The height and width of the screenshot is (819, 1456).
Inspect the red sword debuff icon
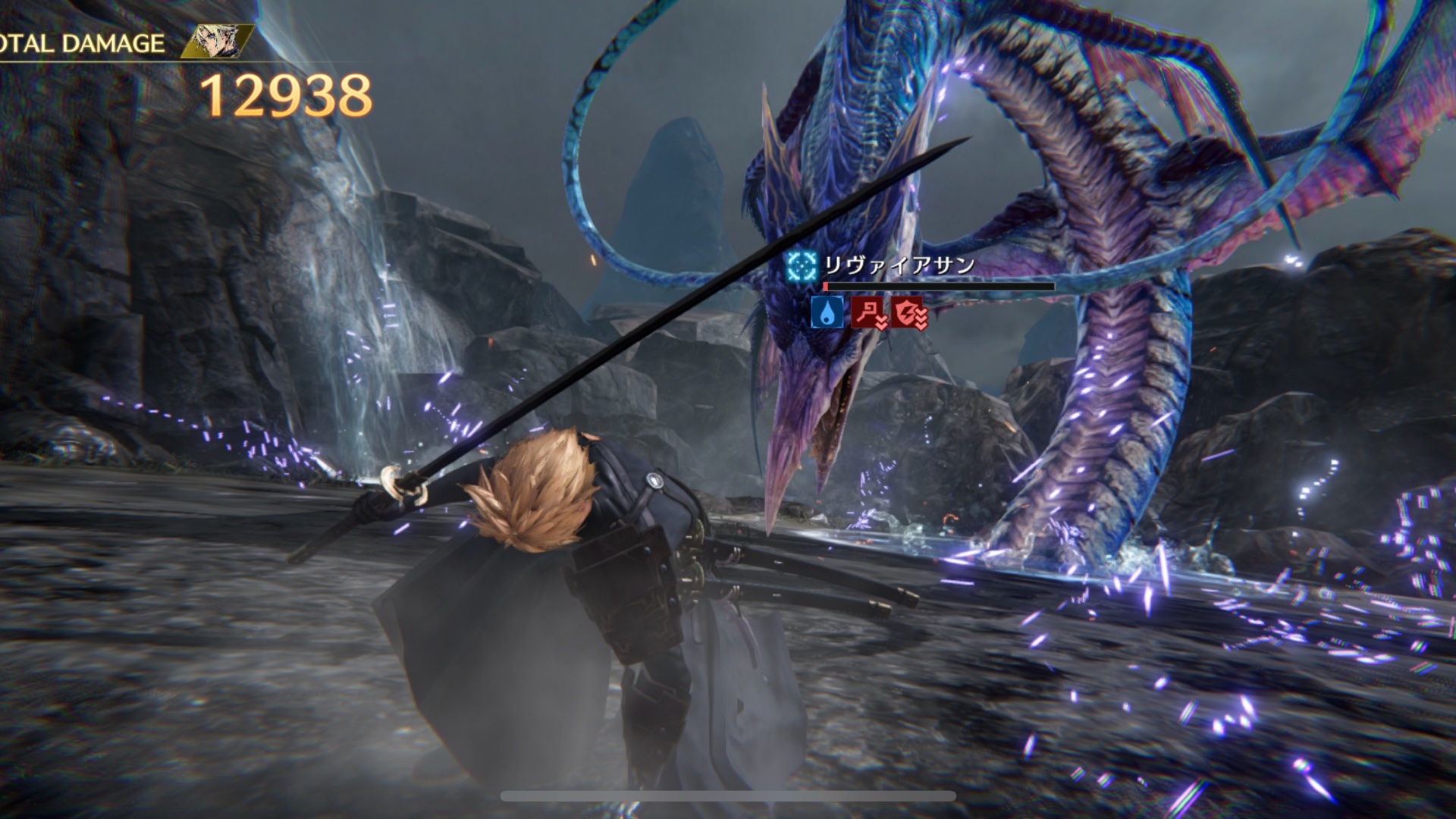[868, 312]
